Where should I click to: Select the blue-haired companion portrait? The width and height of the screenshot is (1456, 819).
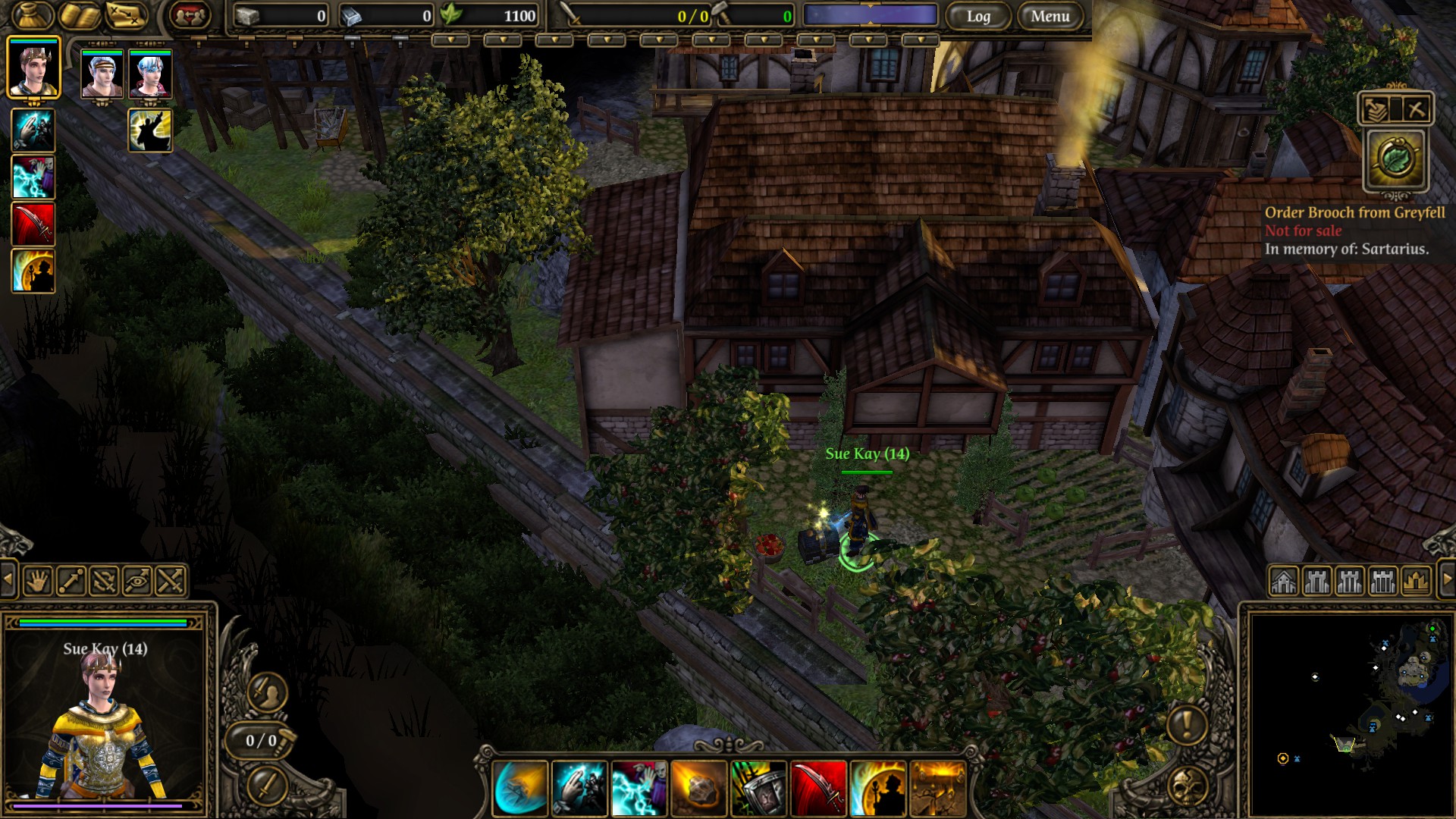[150, 74]
